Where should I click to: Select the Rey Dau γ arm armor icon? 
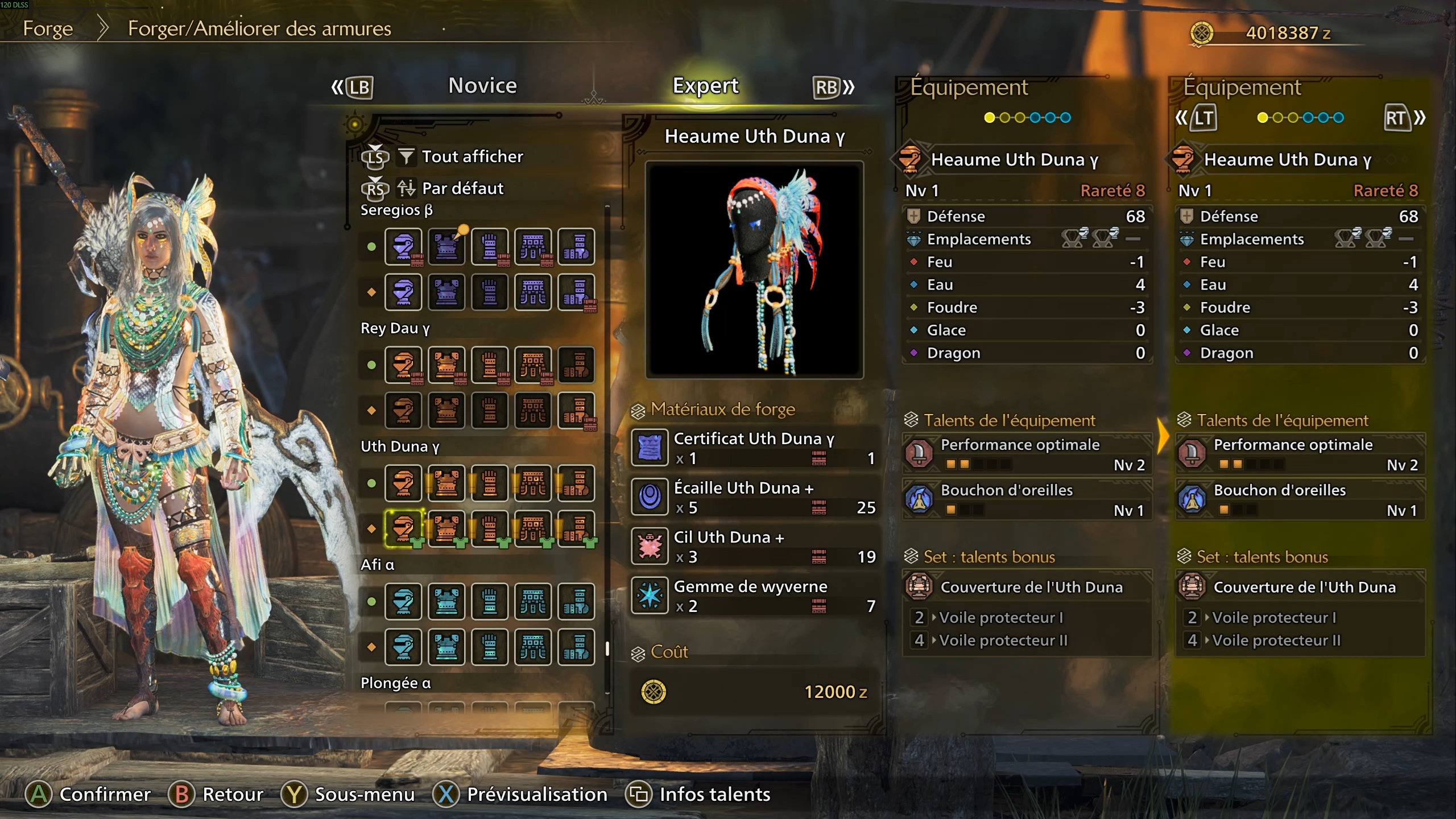[490, 365]
